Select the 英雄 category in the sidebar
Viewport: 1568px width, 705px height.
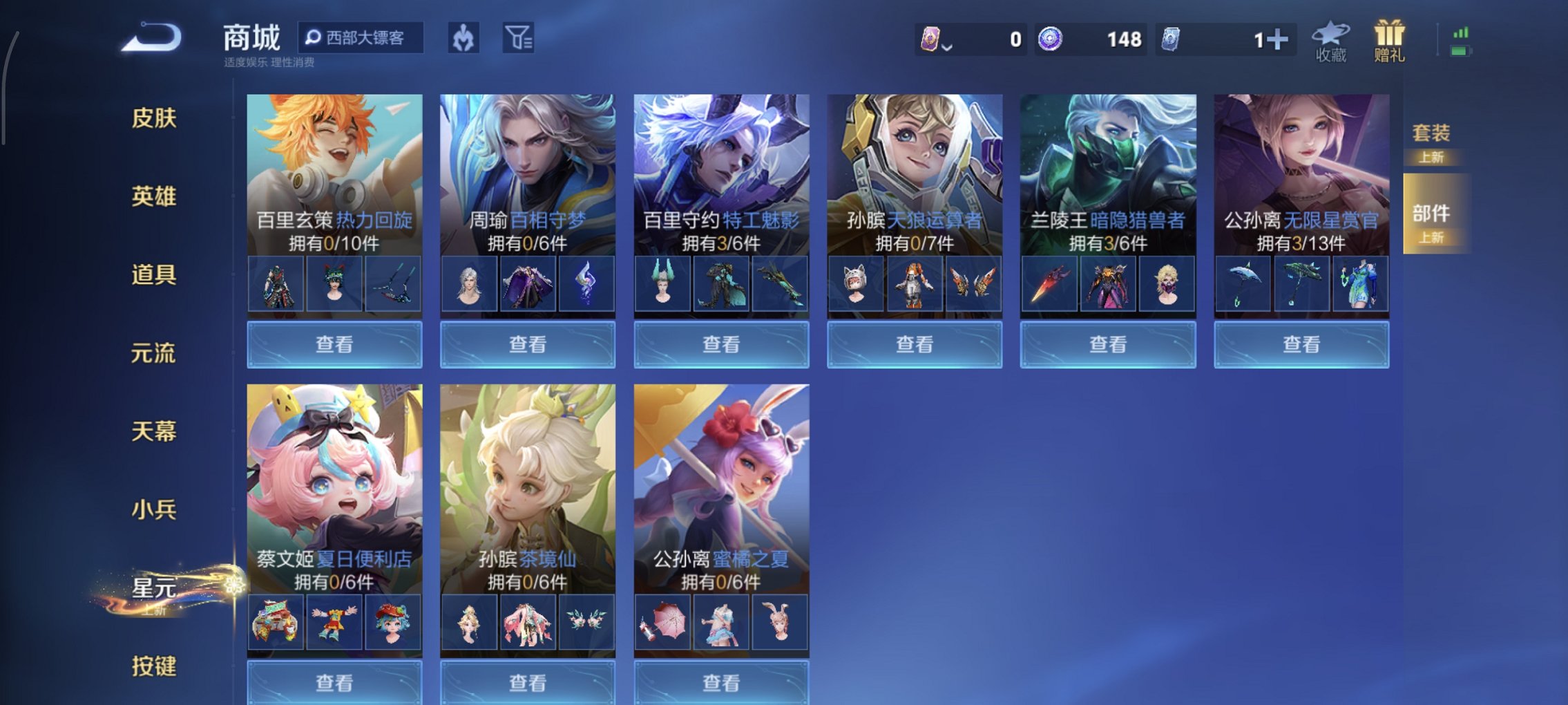pyautogui.click(x=153, y=196)
